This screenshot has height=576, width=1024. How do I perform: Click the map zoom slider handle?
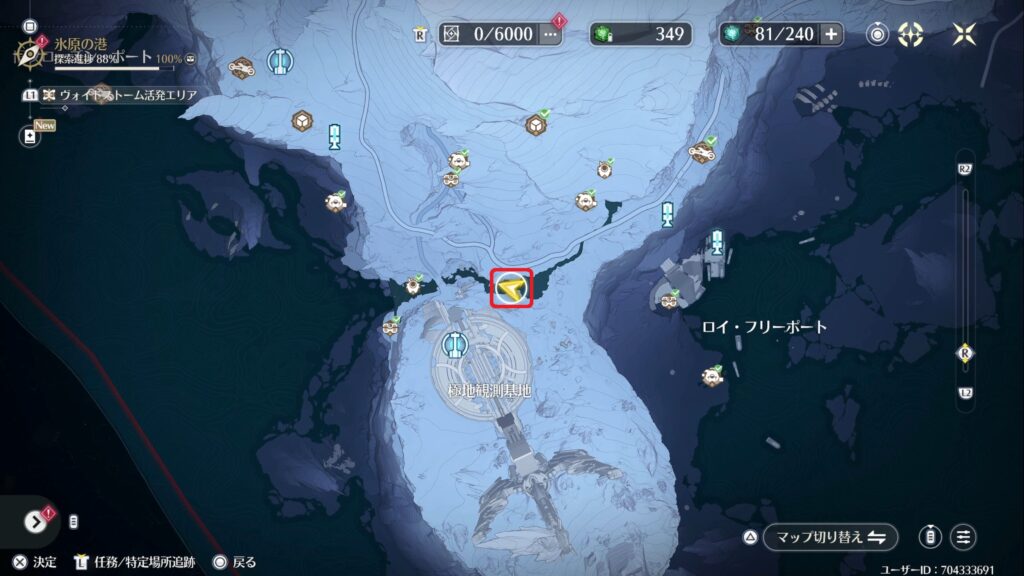(x=965, y=352)
